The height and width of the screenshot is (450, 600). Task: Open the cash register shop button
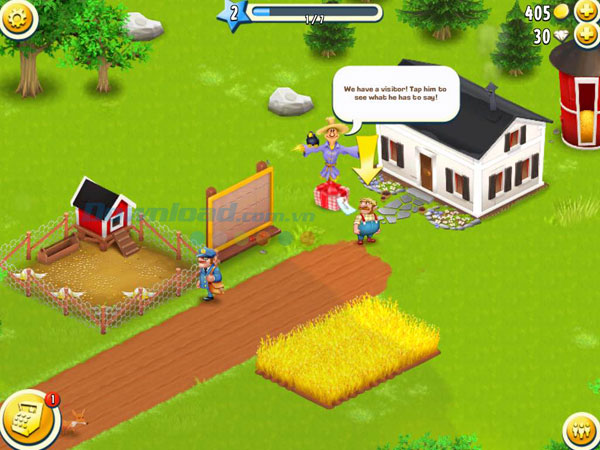(26, 419)
